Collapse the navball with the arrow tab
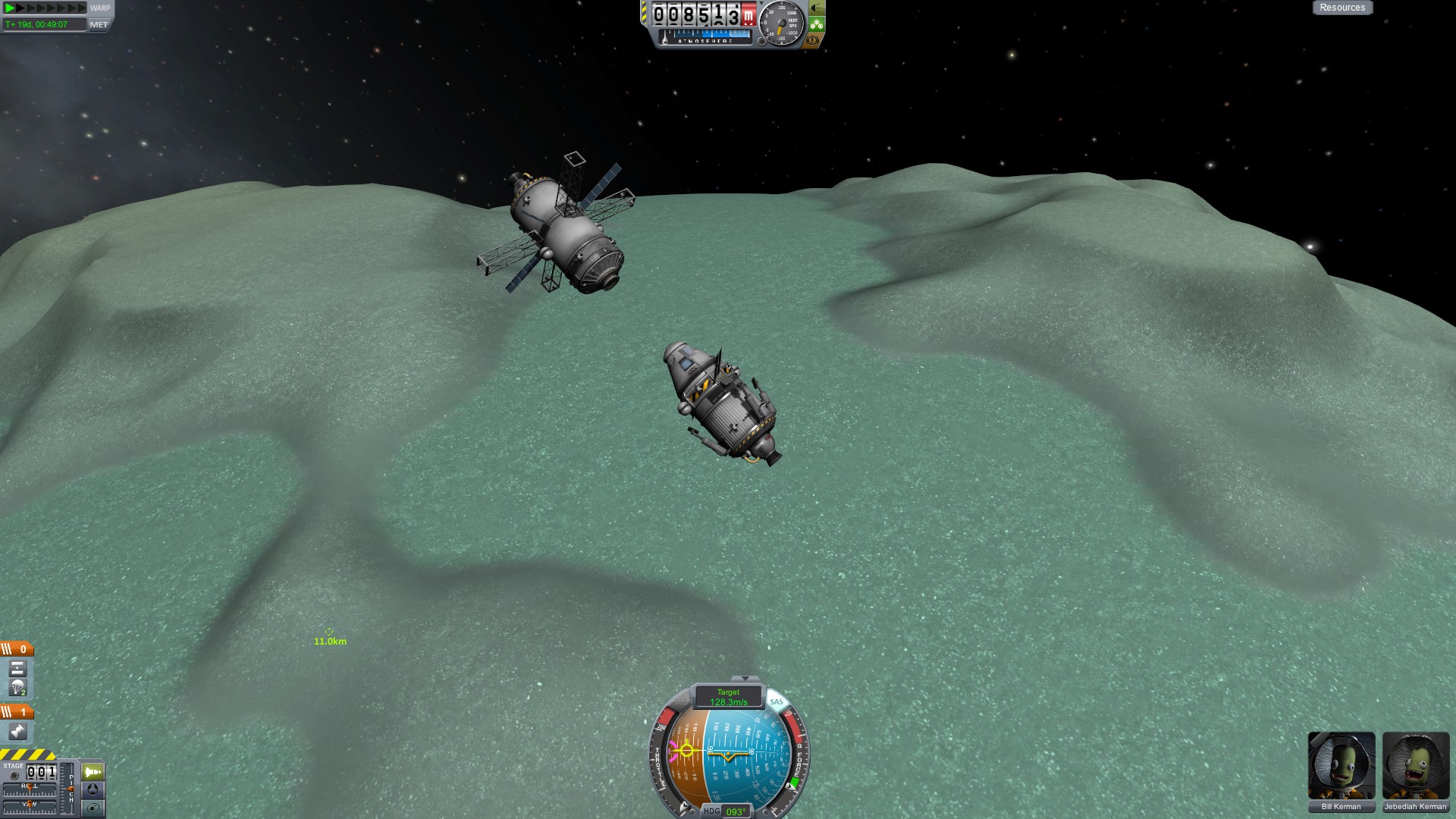Screen dimensions: 1456x819 (745, 679)
